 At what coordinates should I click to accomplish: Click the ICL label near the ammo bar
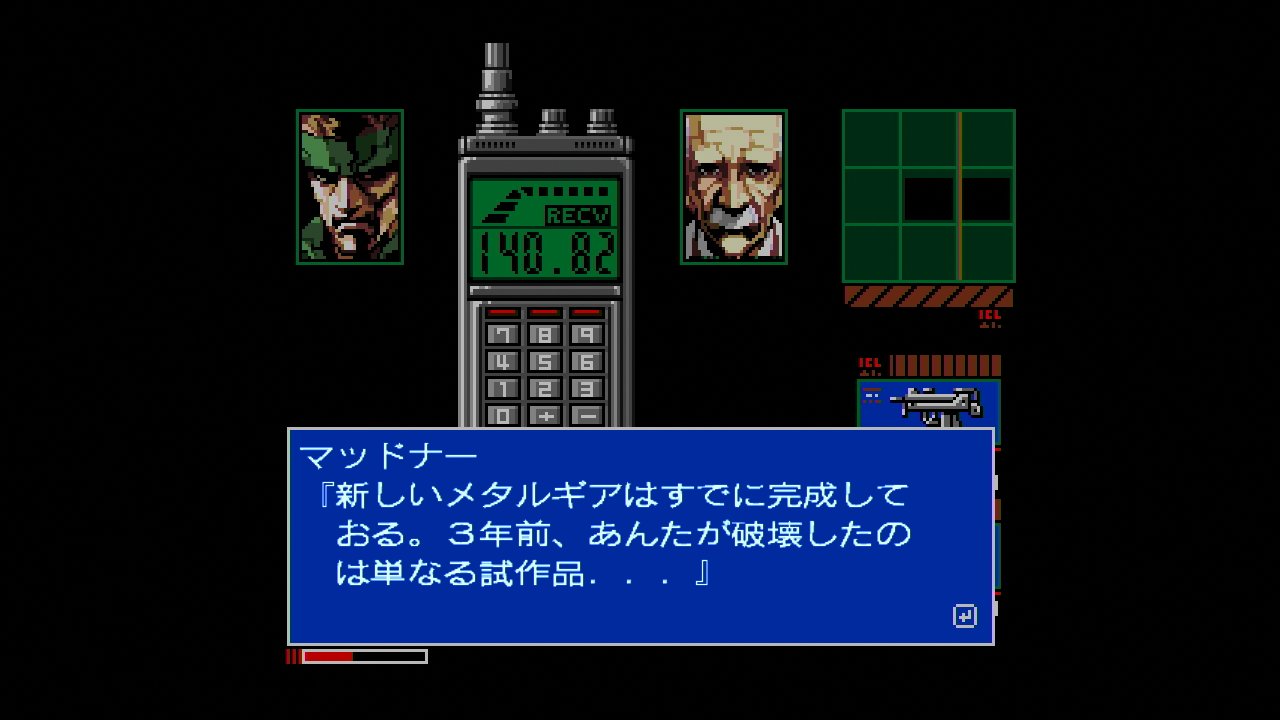pos(869,360)
